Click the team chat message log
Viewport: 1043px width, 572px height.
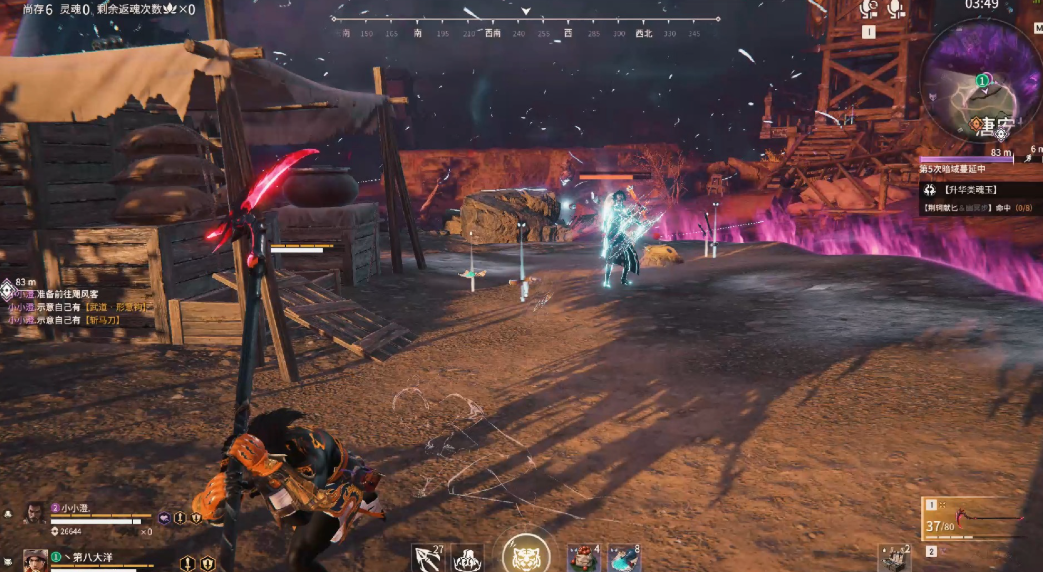(66, 307)
